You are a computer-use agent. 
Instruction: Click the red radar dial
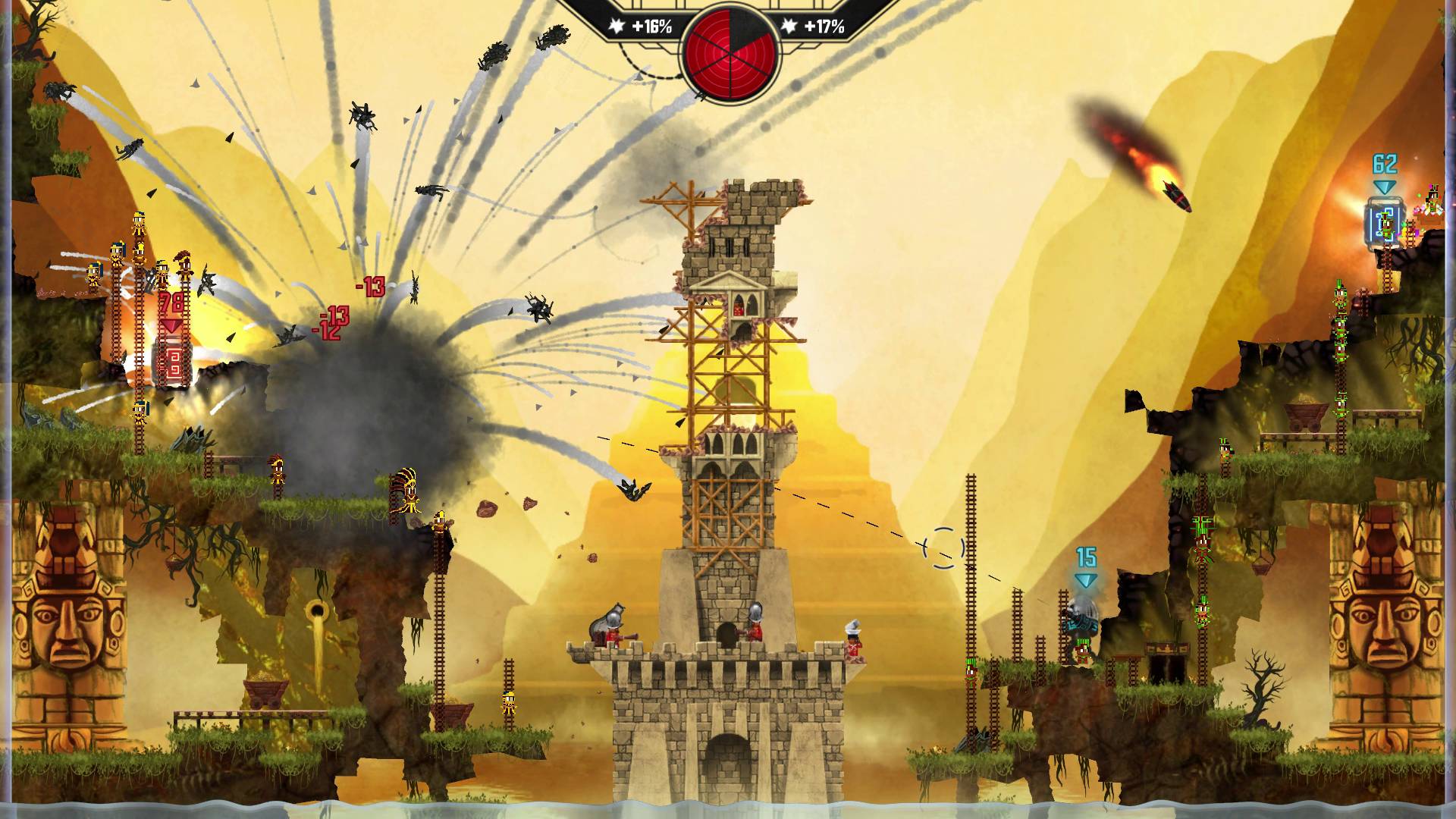click(x=729, y=50)
